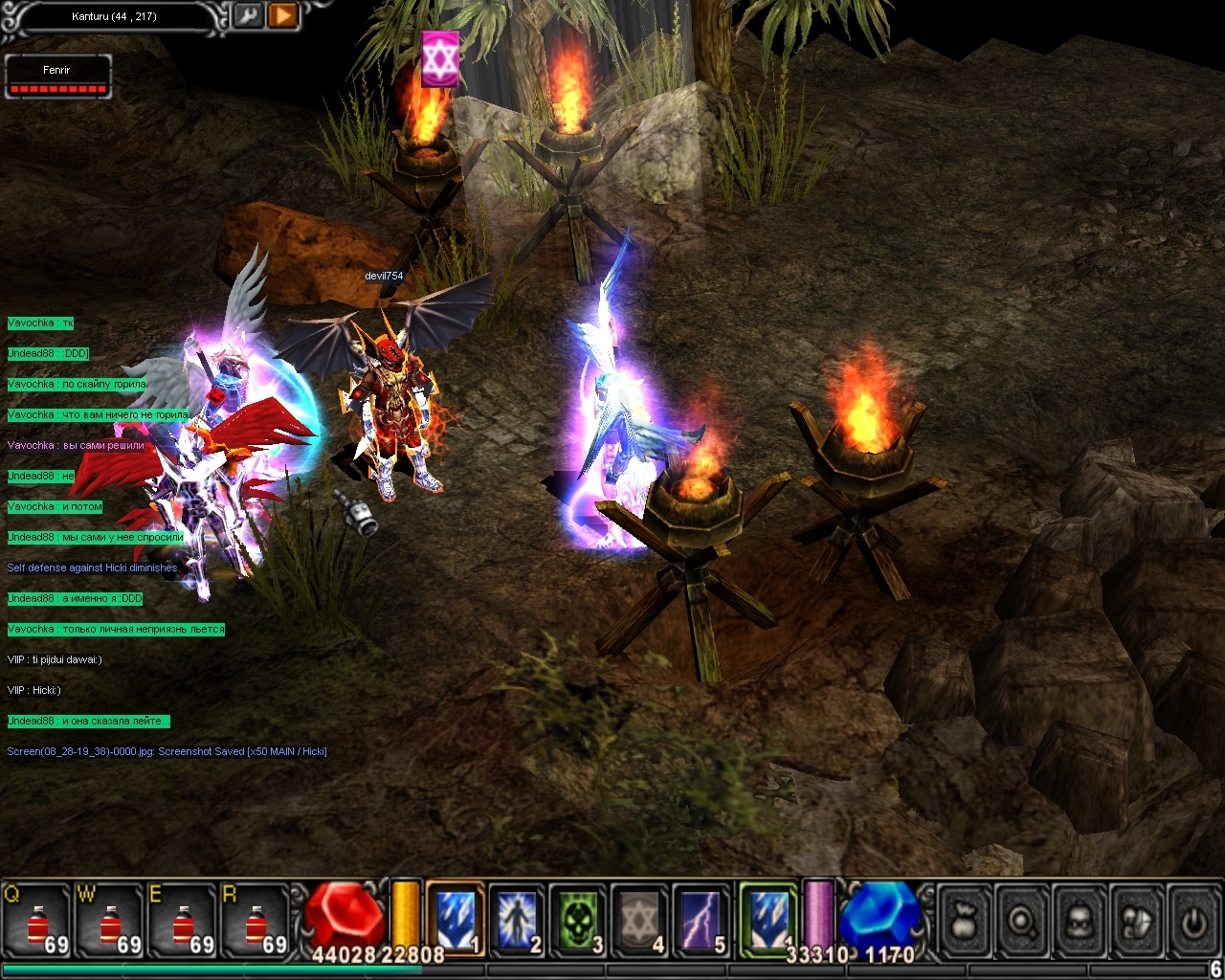This screenshot has height=980, width=1225.
Task: Open the system menu power button
Action: (x=1193, y=922)
